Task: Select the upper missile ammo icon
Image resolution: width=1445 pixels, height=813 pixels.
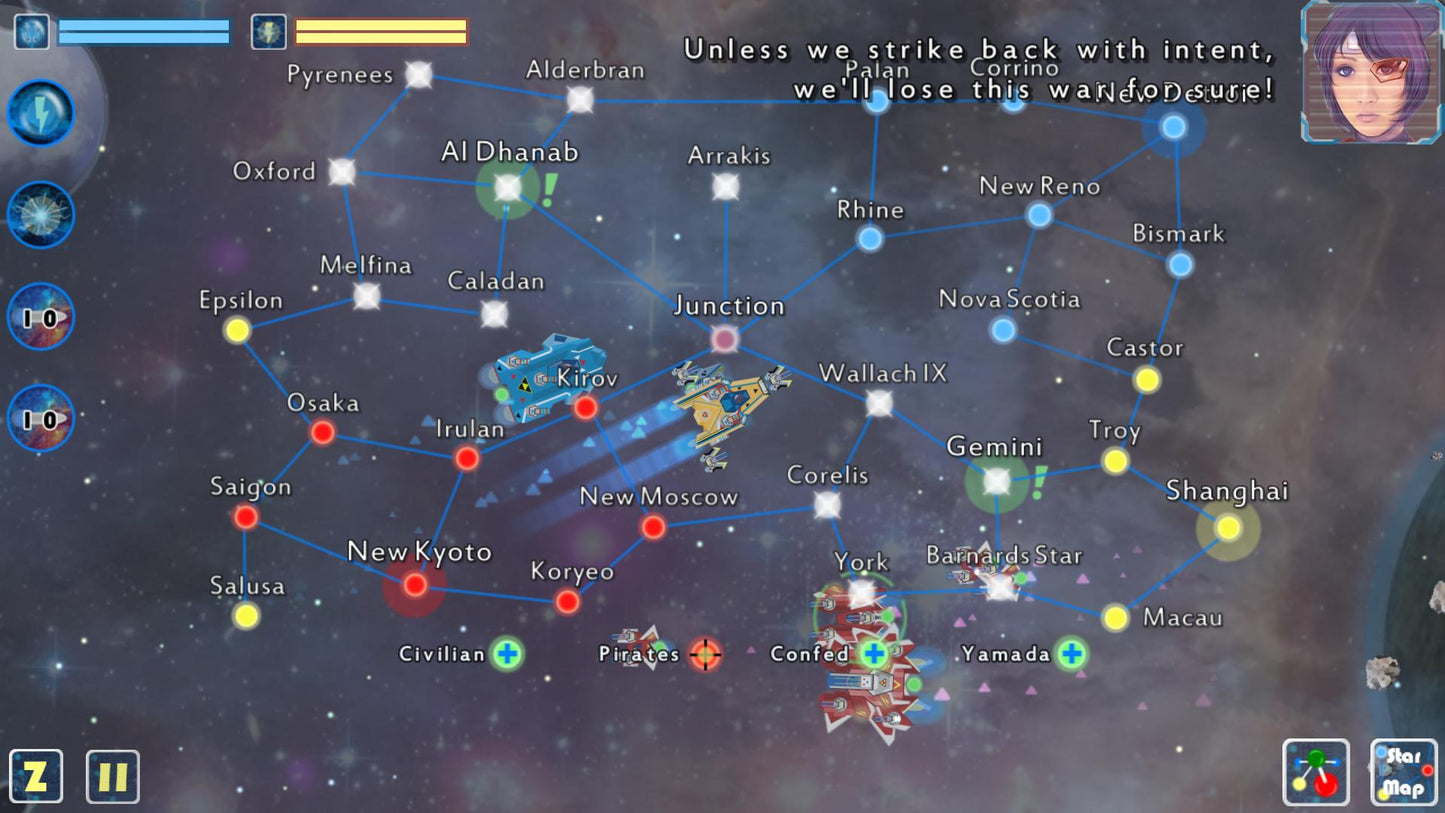Action: click(40, 316)
